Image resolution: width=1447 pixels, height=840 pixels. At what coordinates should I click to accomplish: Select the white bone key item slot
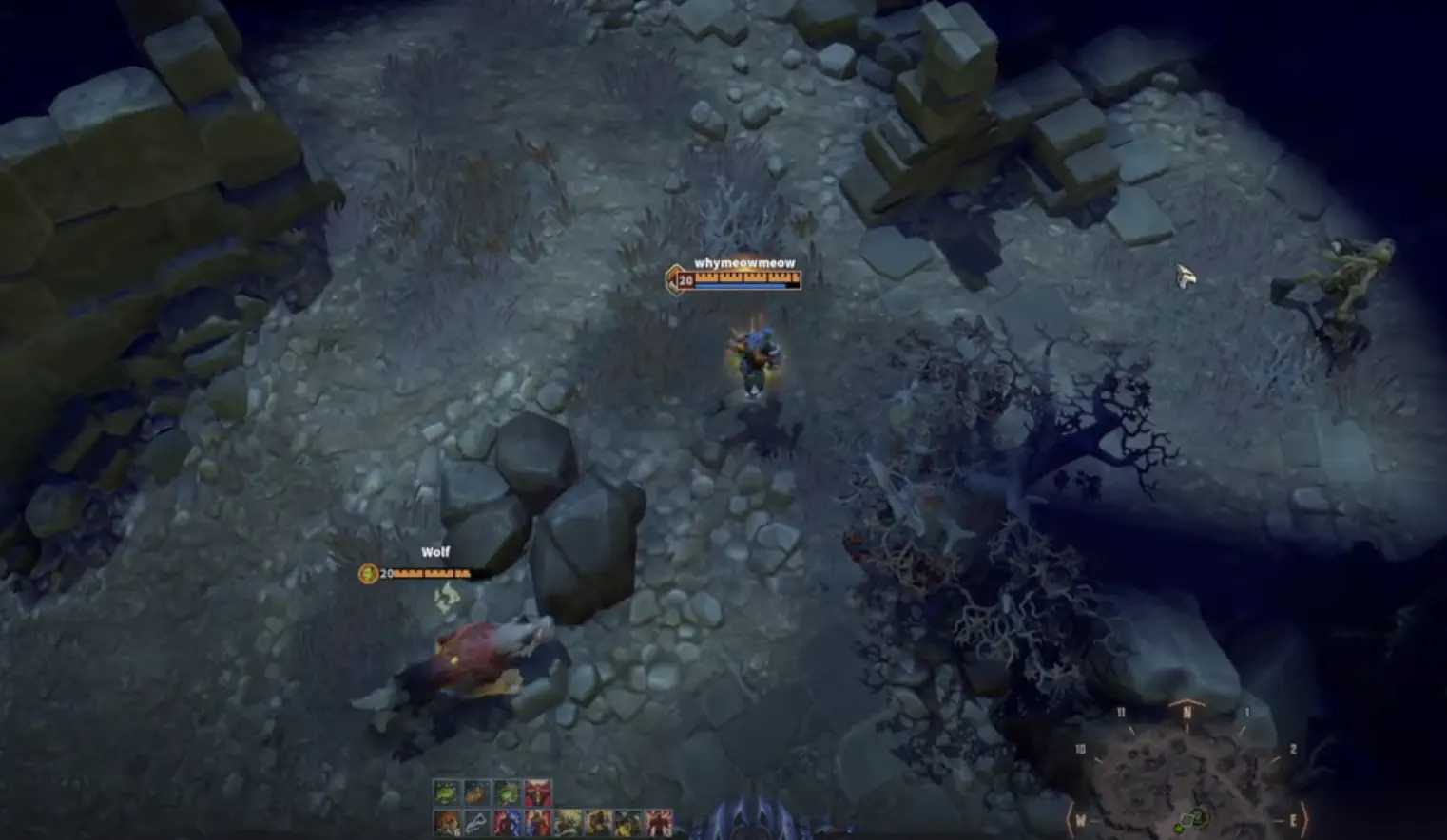(476, 823)
